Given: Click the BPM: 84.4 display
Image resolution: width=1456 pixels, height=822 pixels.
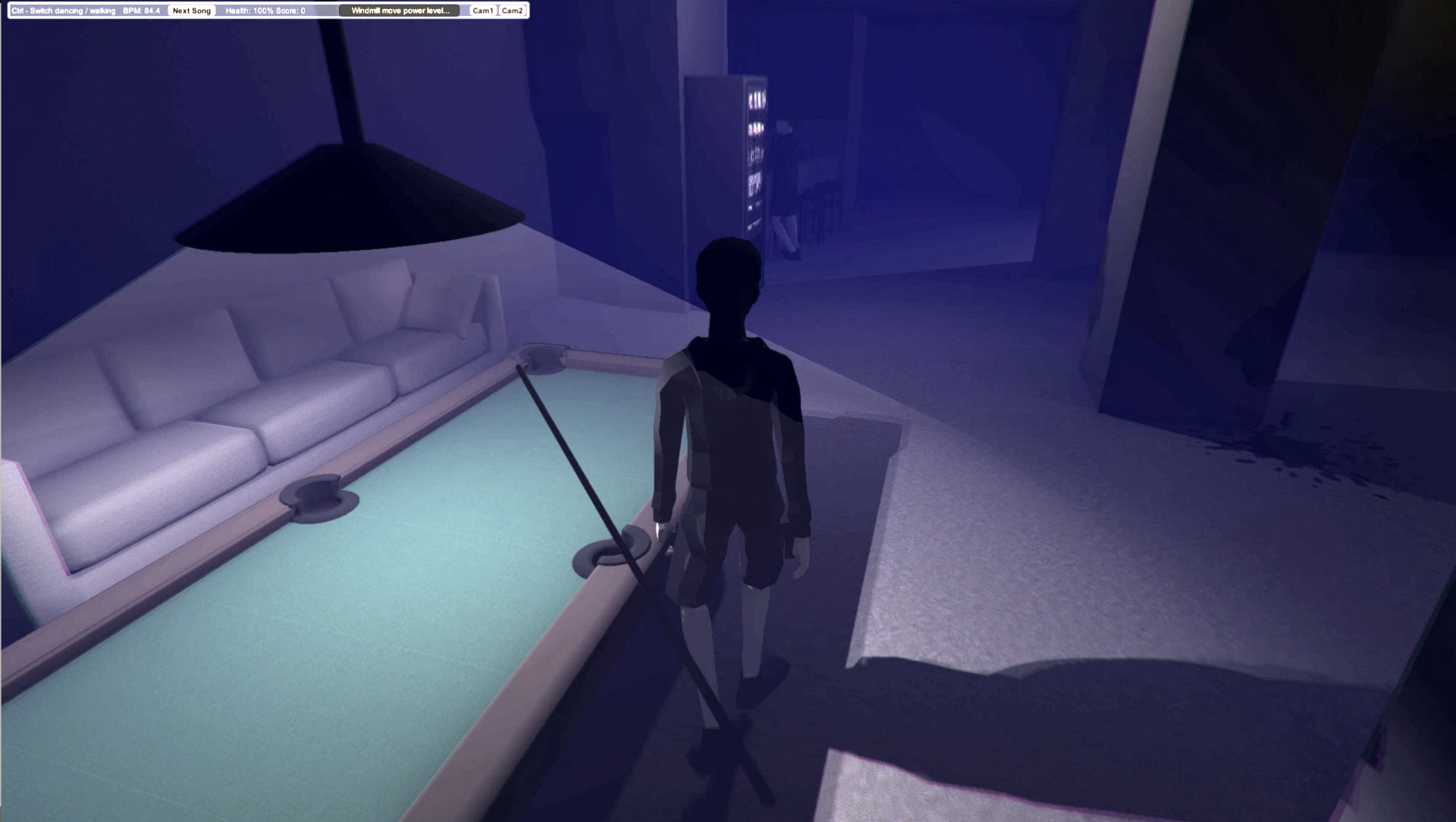Looking at the screenshot, I should 140,11.
